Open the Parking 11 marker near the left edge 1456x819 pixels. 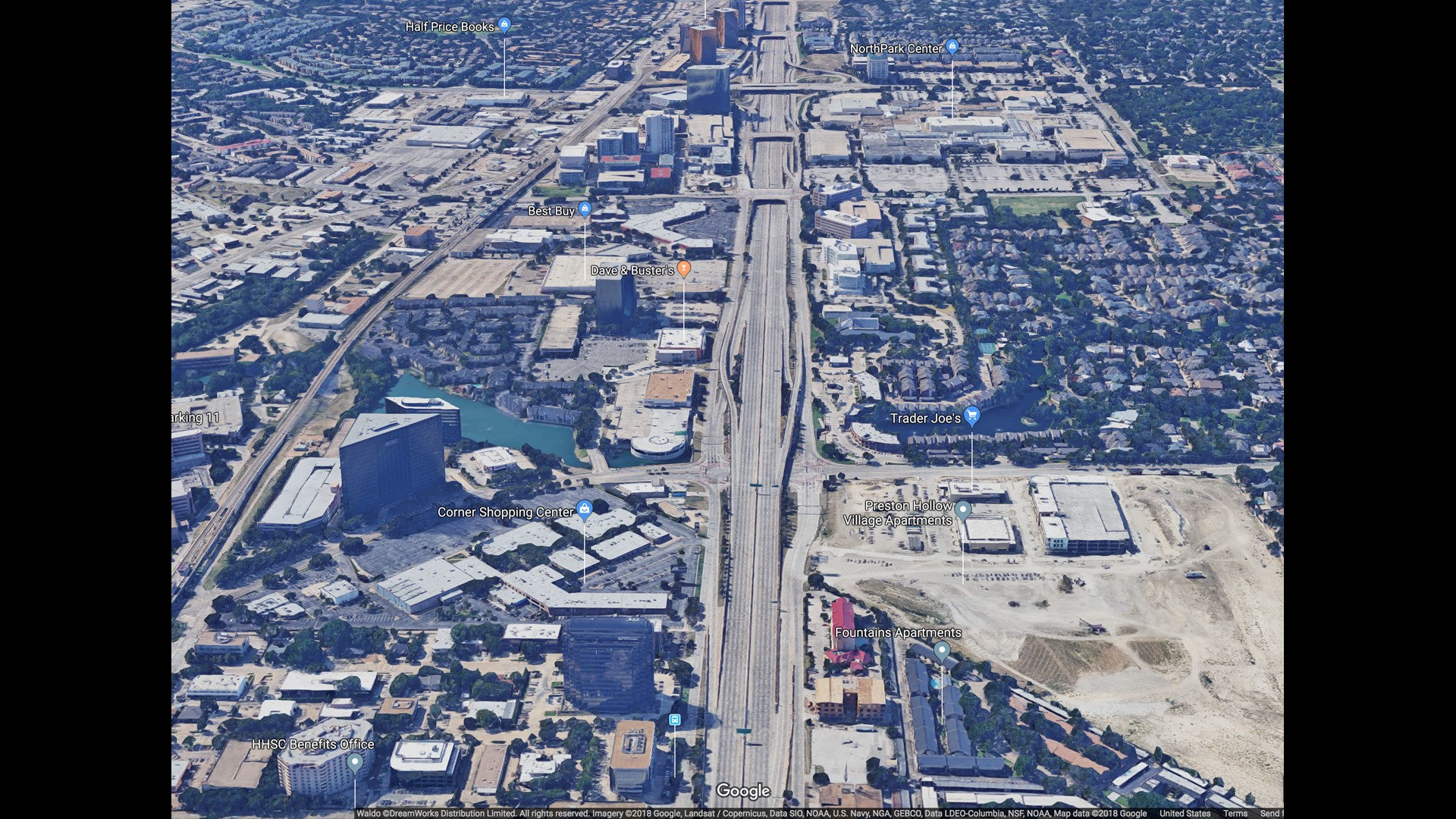coord(196,417)
